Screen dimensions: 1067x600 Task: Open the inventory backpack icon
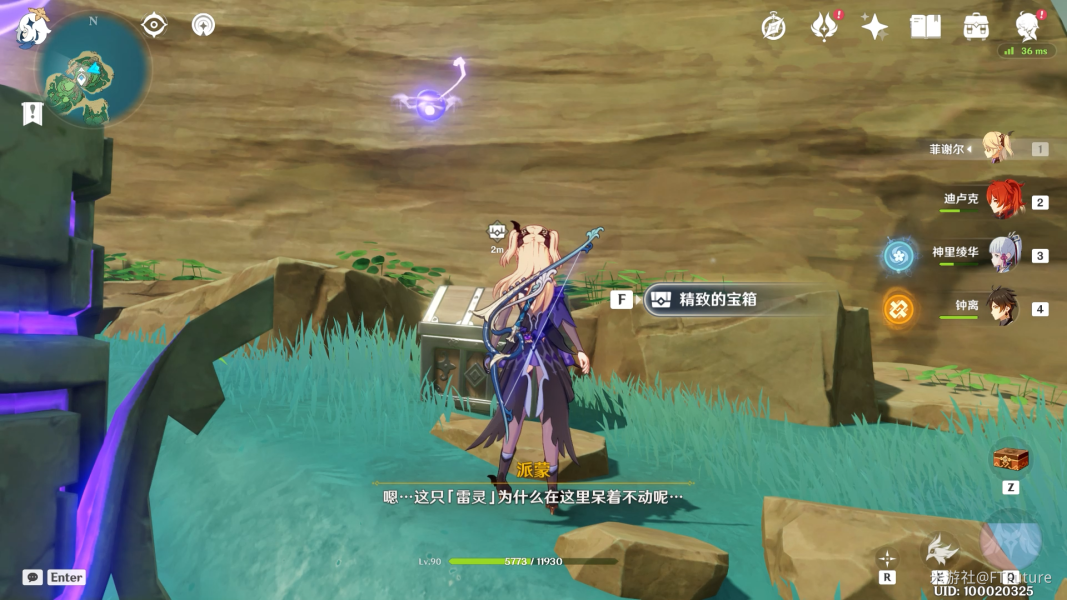click(x=976, y=27)
